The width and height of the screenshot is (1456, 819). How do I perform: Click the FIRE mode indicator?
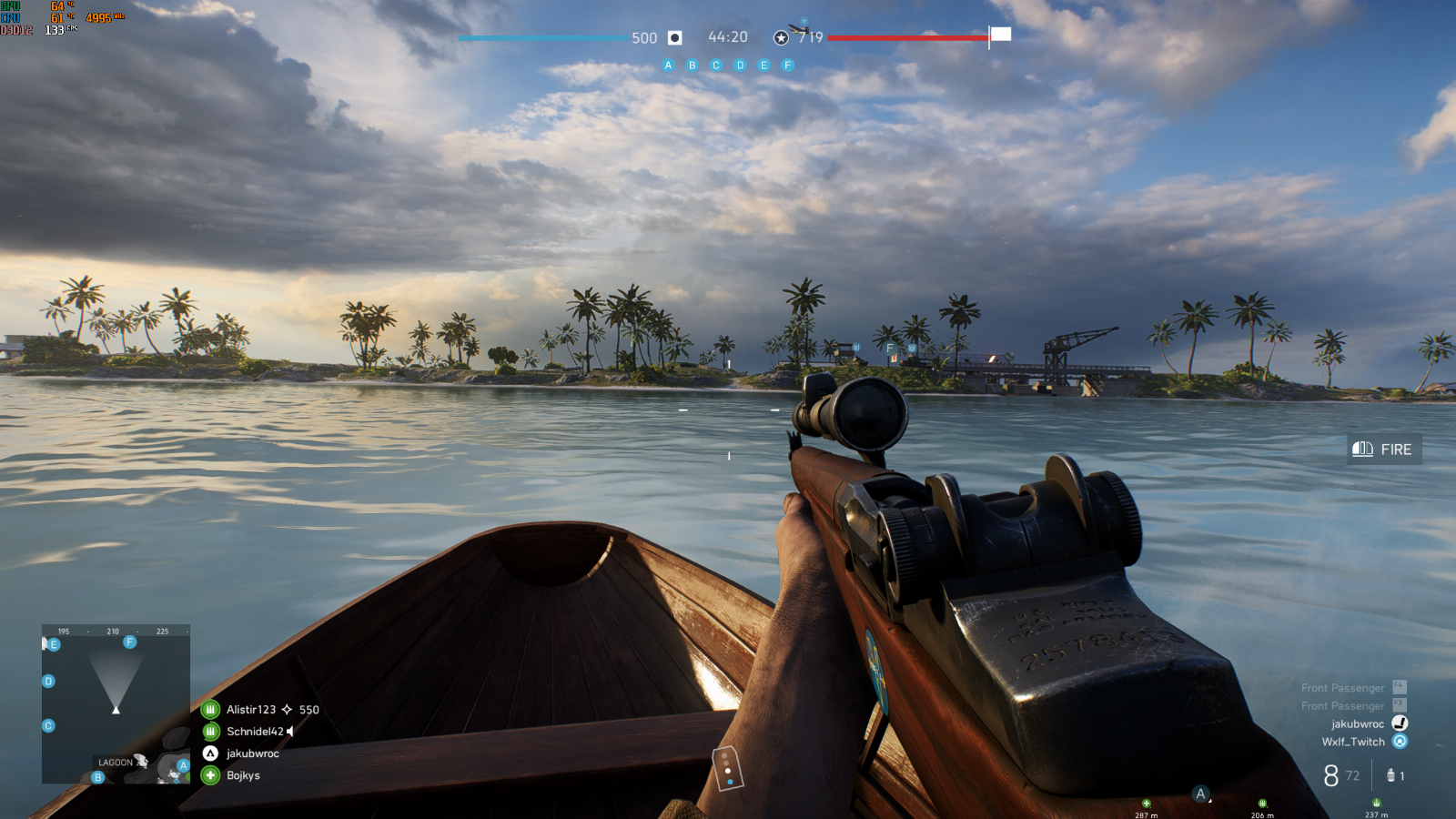click(x=1383, y=450)
